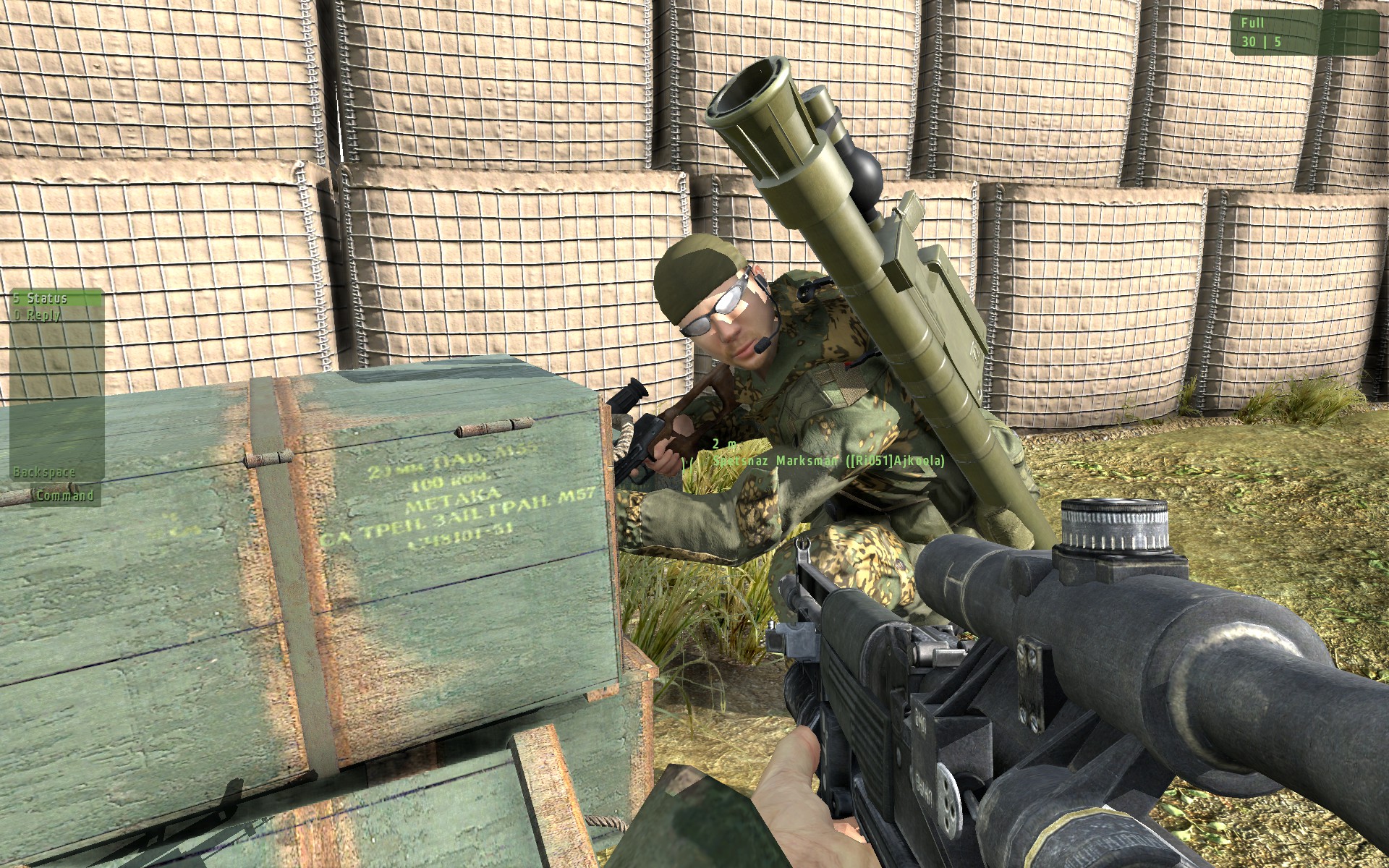Choose the Reply command menu entry
The height and width of the screenshot is (868, 1389).
pyautogui.click(x=43, y=315)
